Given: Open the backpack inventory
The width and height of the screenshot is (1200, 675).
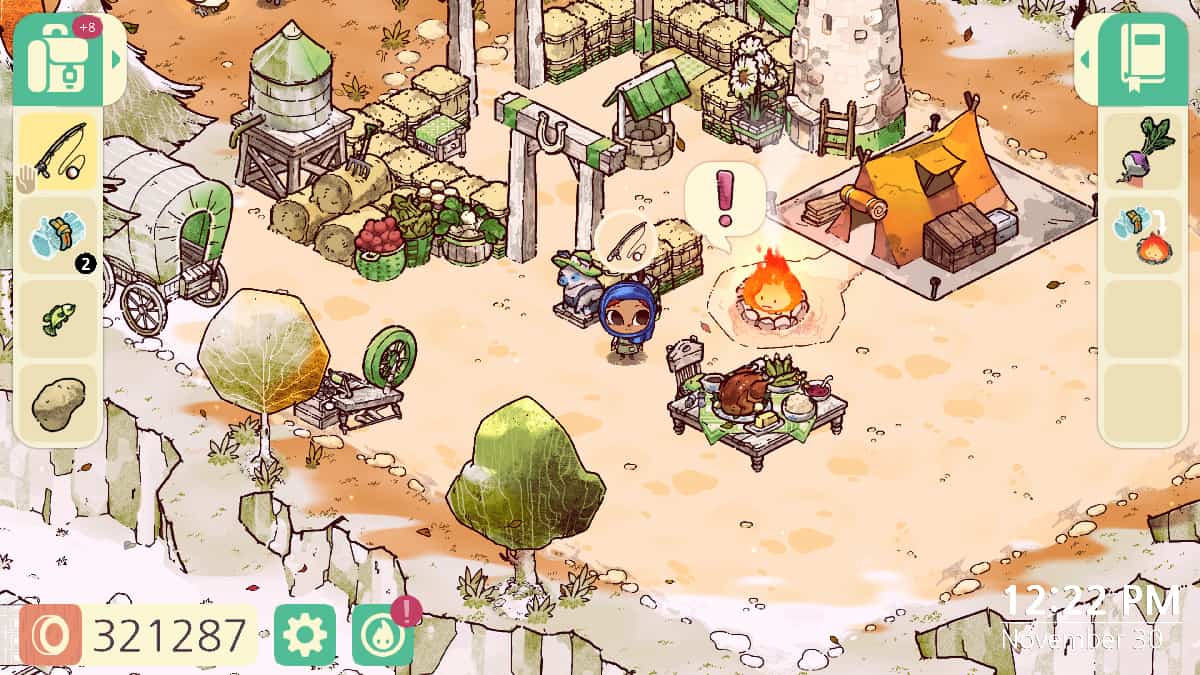Looking at the screenshot, I should pos(59,58).
